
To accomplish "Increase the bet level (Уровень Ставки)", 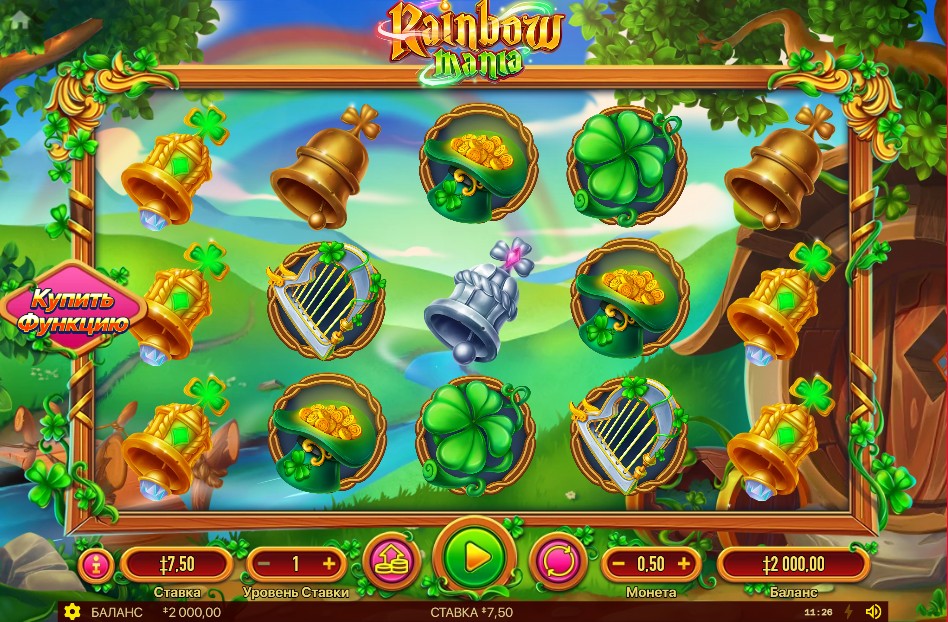I will click(328, 564).
